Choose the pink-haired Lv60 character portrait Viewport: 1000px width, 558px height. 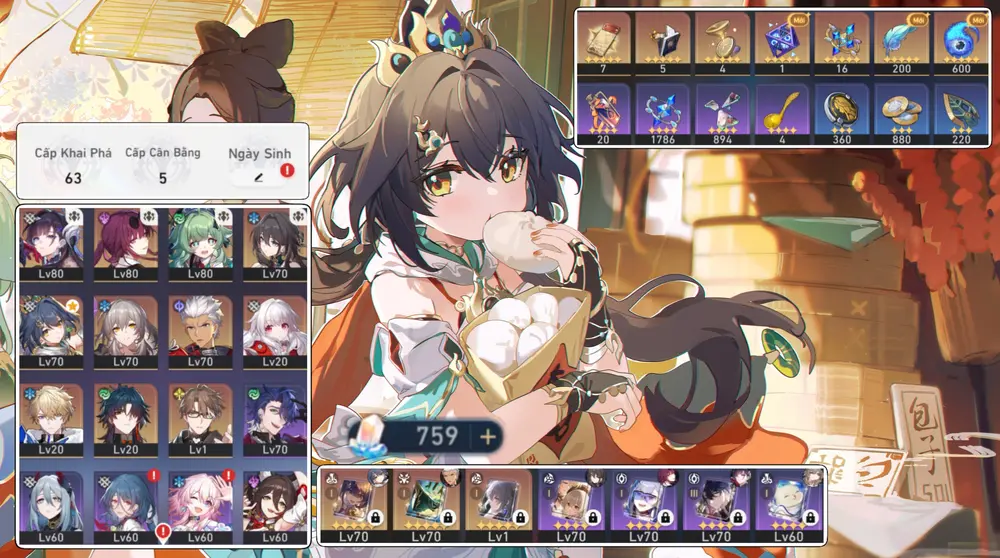(x=199, y=504)
